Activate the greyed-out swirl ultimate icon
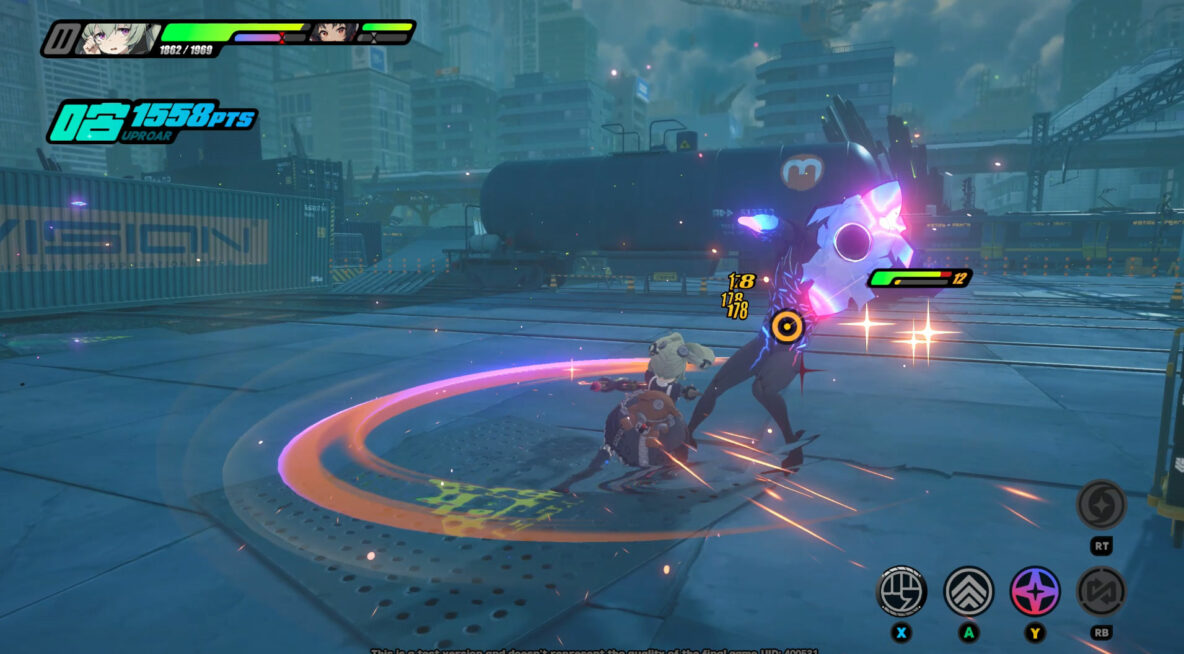The width and height of the screenshot is (1184, 654). click(1101, 505)
